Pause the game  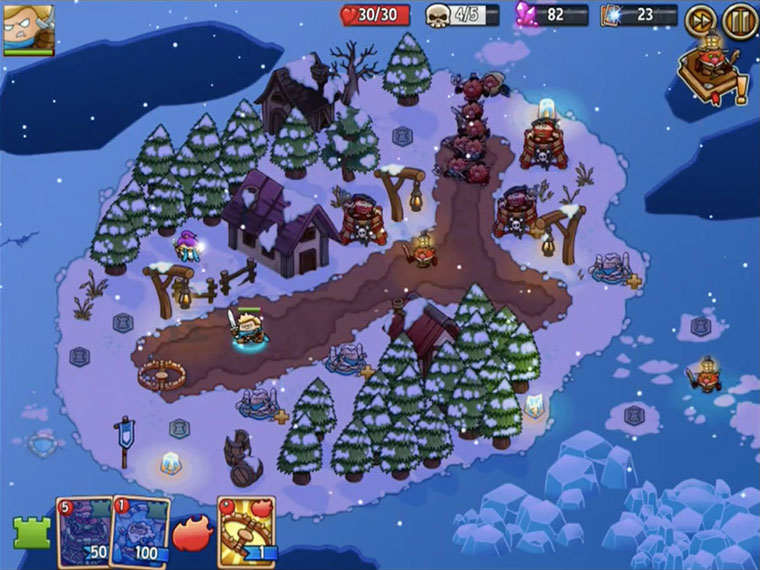point(740,21)
